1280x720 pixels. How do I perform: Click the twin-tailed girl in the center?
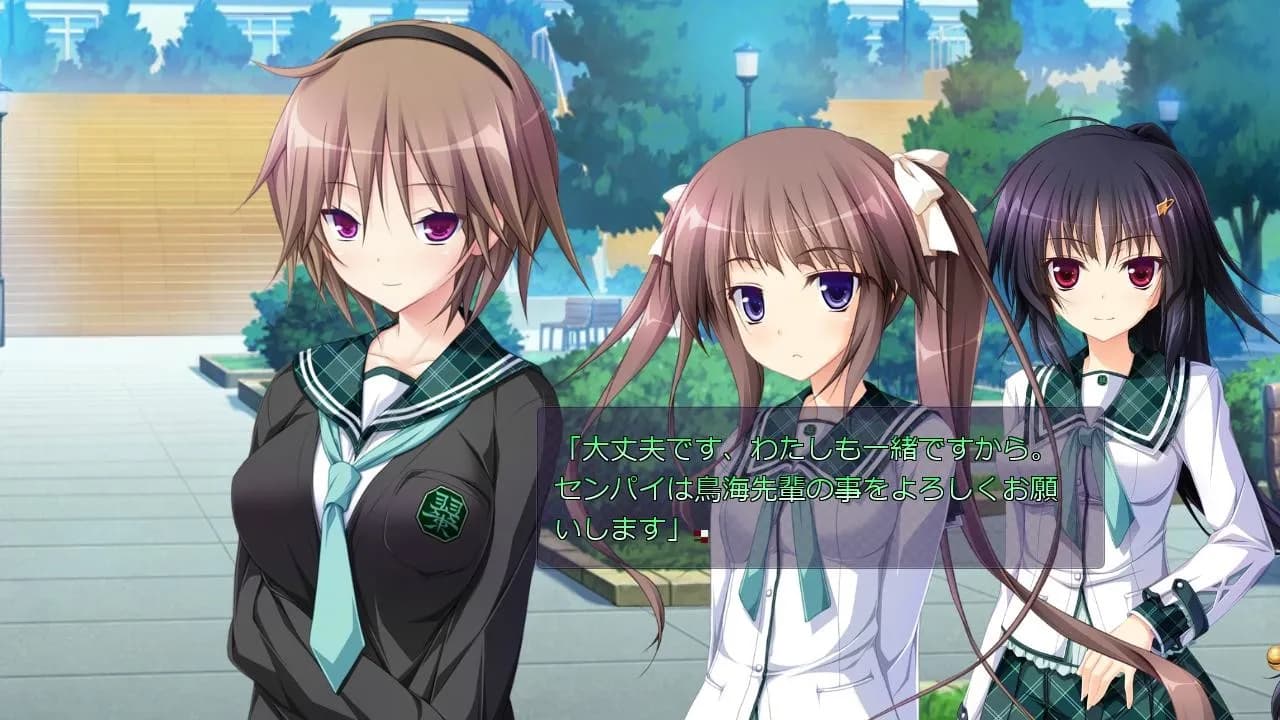pyautogui.click(x=790, y=320)
